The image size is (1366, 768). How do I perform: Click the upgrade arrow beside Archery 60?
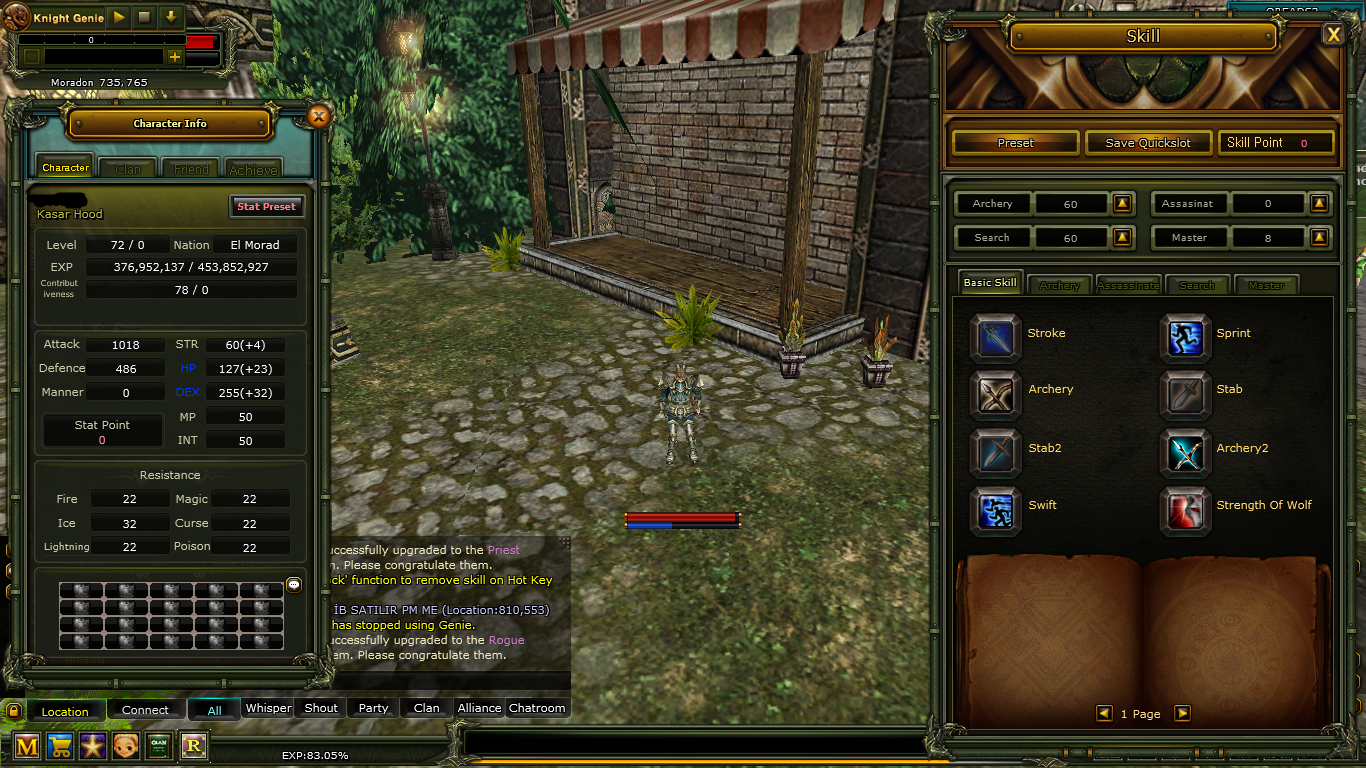click(1122, 203)
